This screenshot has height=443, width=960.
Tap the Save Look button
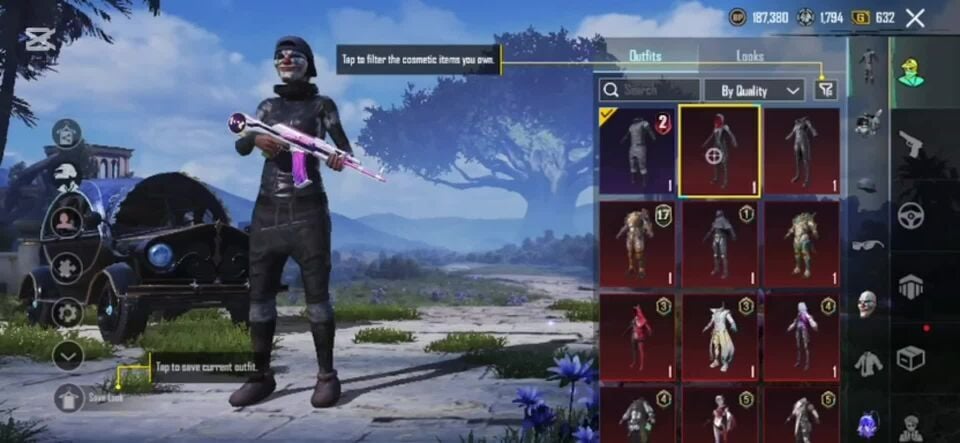tap(70, 397)
